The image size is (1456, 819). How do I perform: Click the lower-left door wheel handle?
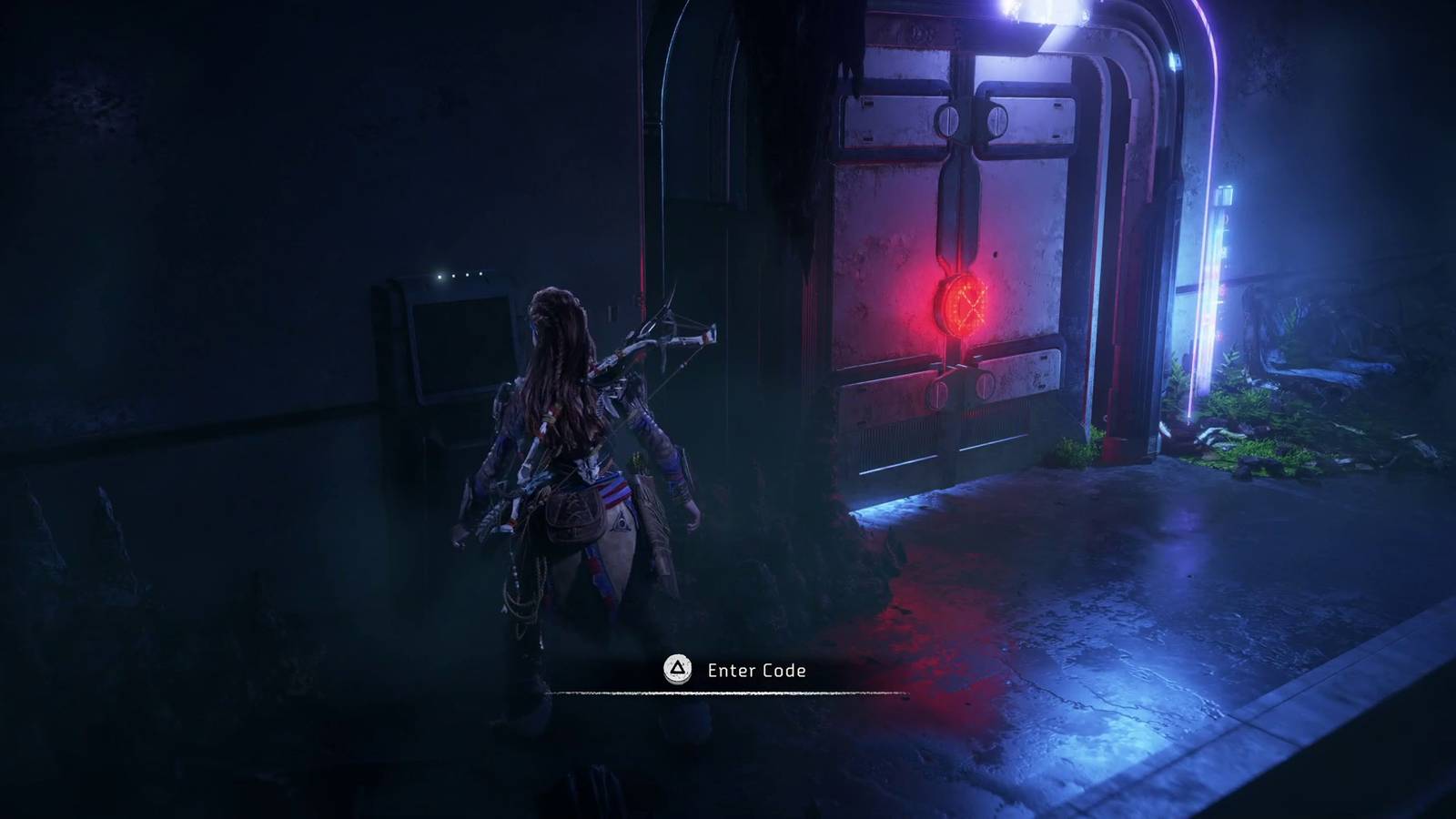935,393
